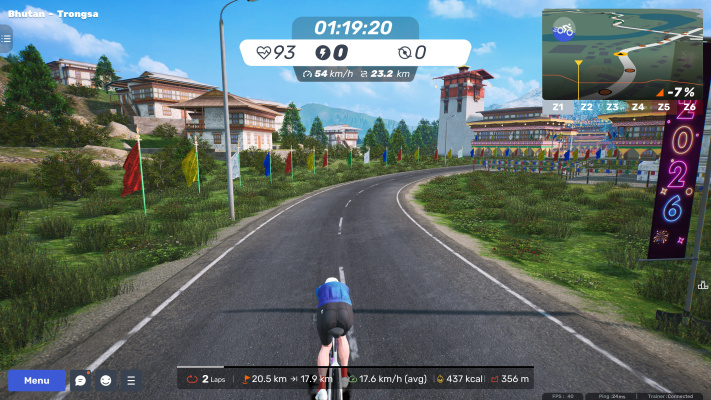
Task: Switch to power zone Z3
Action: click(x=611, y=106)
